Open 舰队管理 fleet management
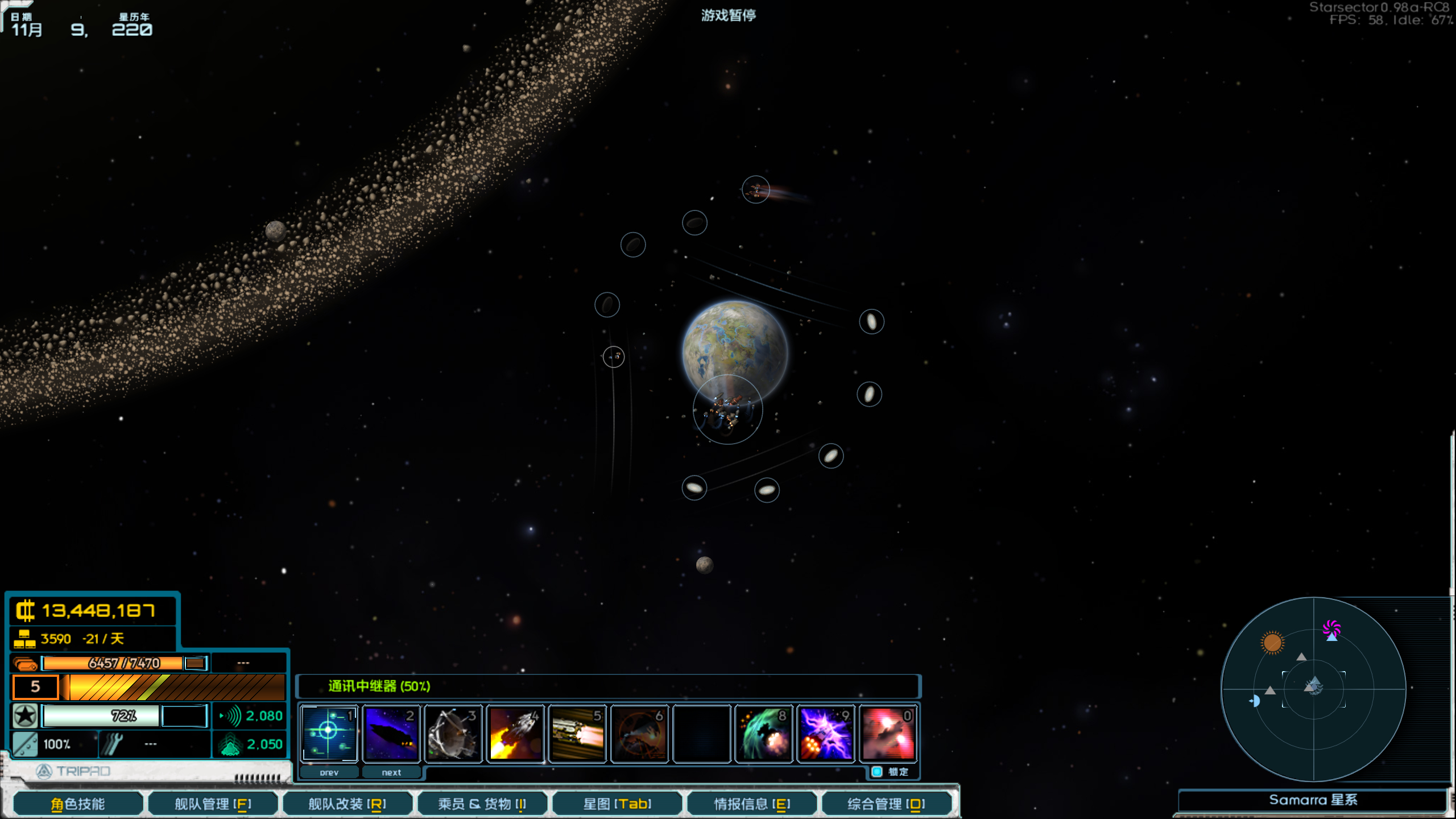Screen dimensions: 1456x819 point(213,803)
